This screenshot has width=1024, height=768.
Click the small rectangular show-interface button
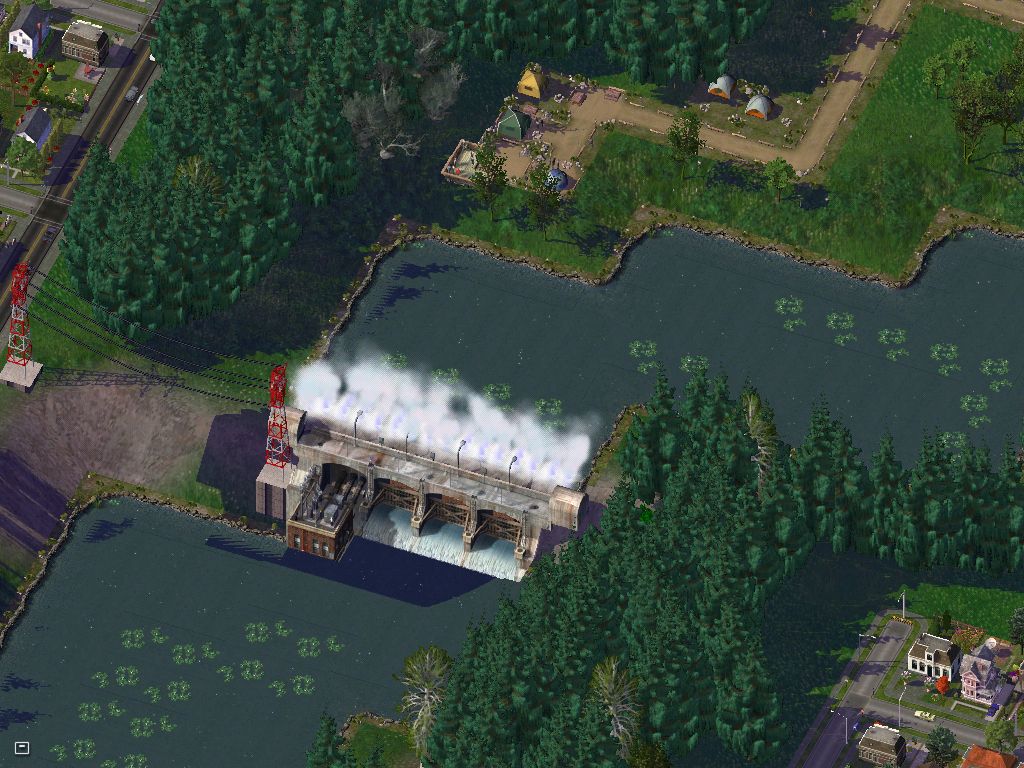pyautogui.click(x=22, y=747)
